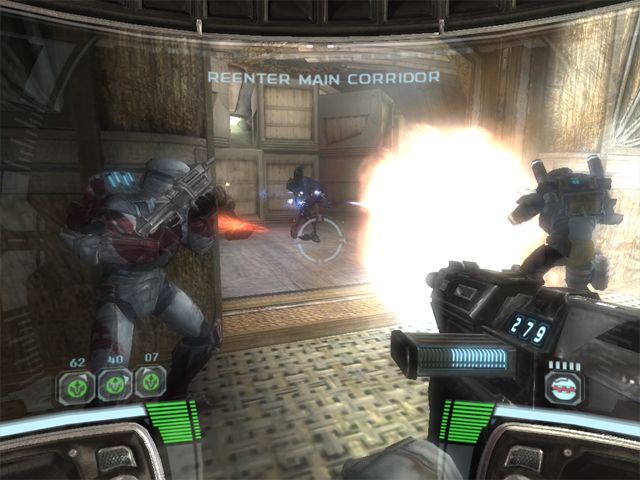Click the thermal detonator grenade icon

coord(565,386)
